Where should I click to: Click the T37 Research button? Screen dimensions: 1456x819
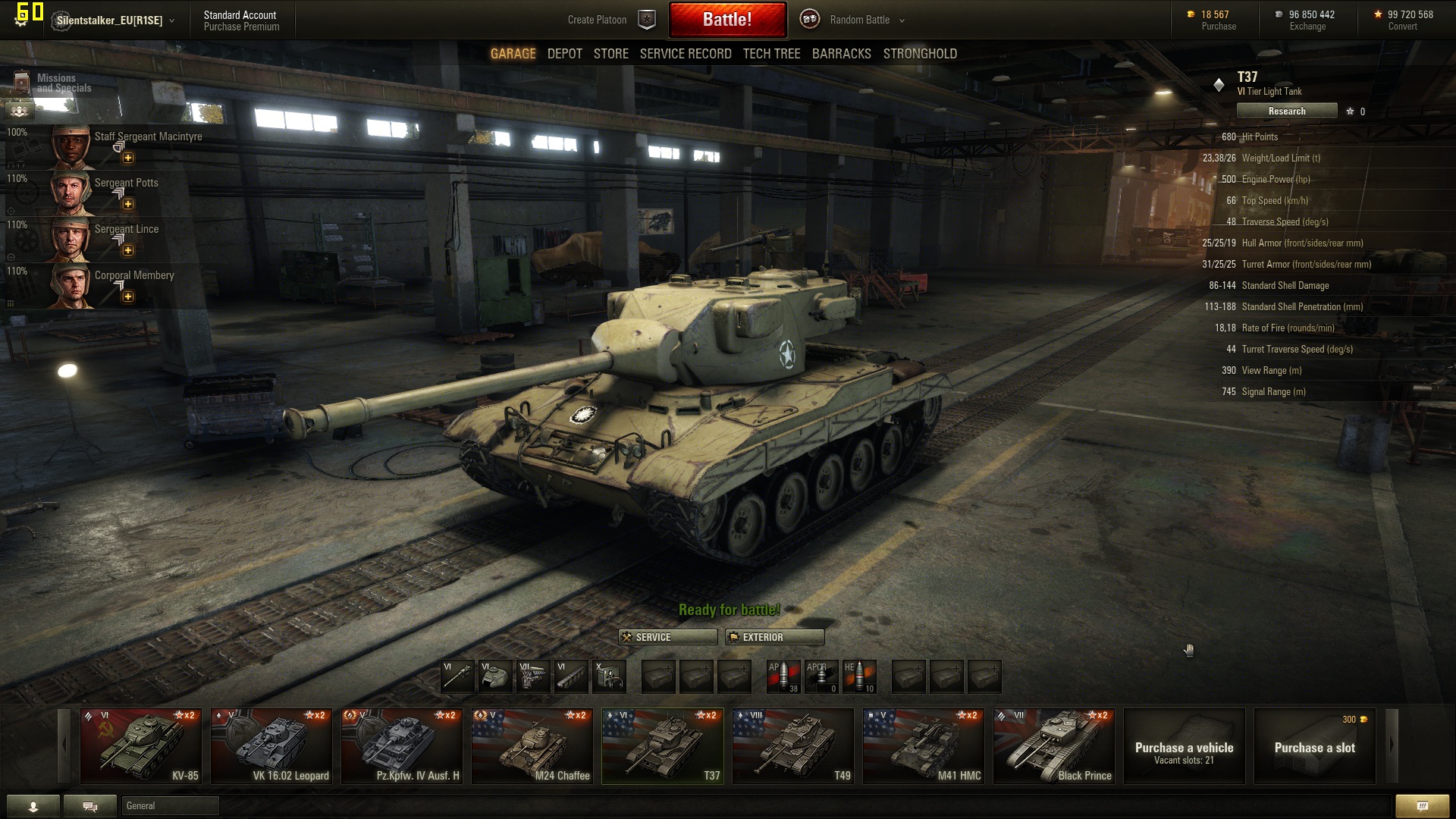1286,111
